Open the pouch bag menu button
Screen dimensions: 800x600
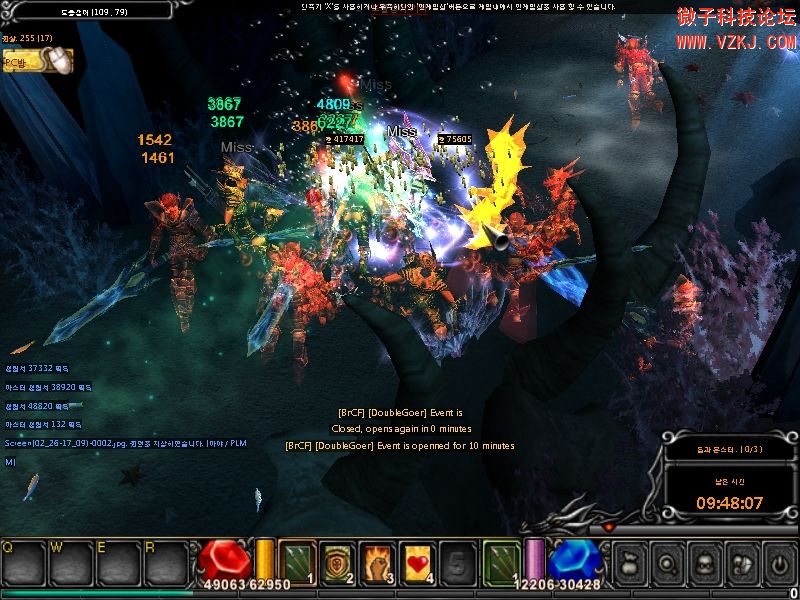tap(628, 561)
